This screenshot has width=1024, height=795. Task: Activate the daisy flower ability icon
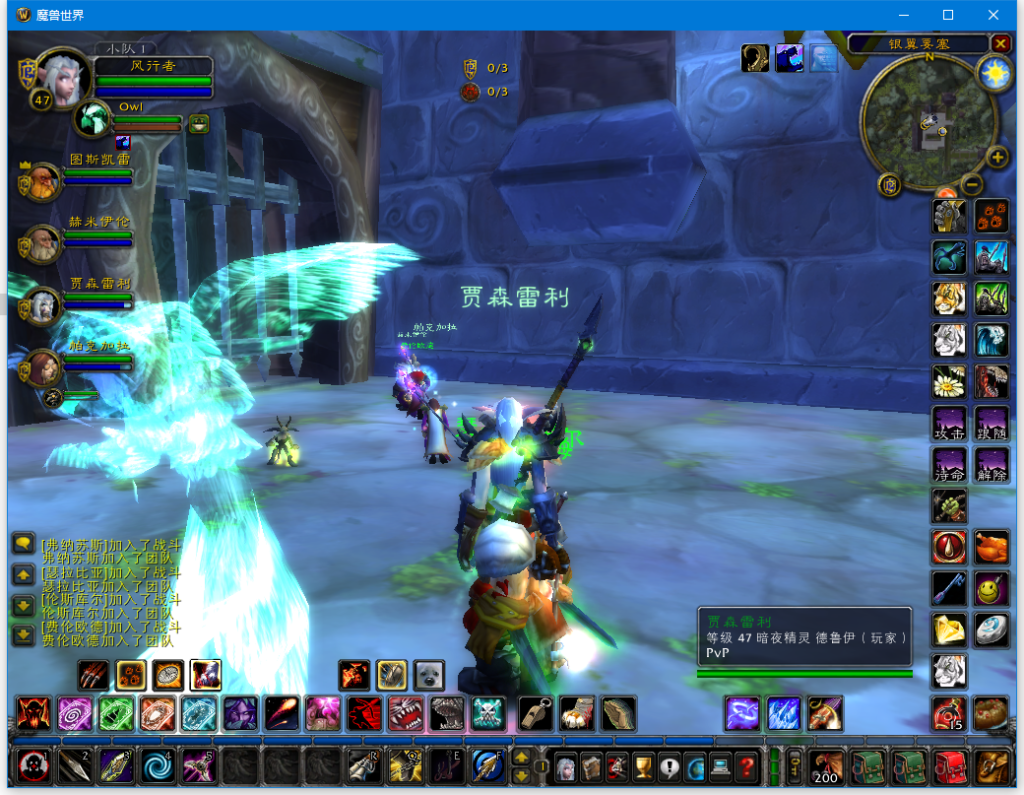[x=949, y=382]
